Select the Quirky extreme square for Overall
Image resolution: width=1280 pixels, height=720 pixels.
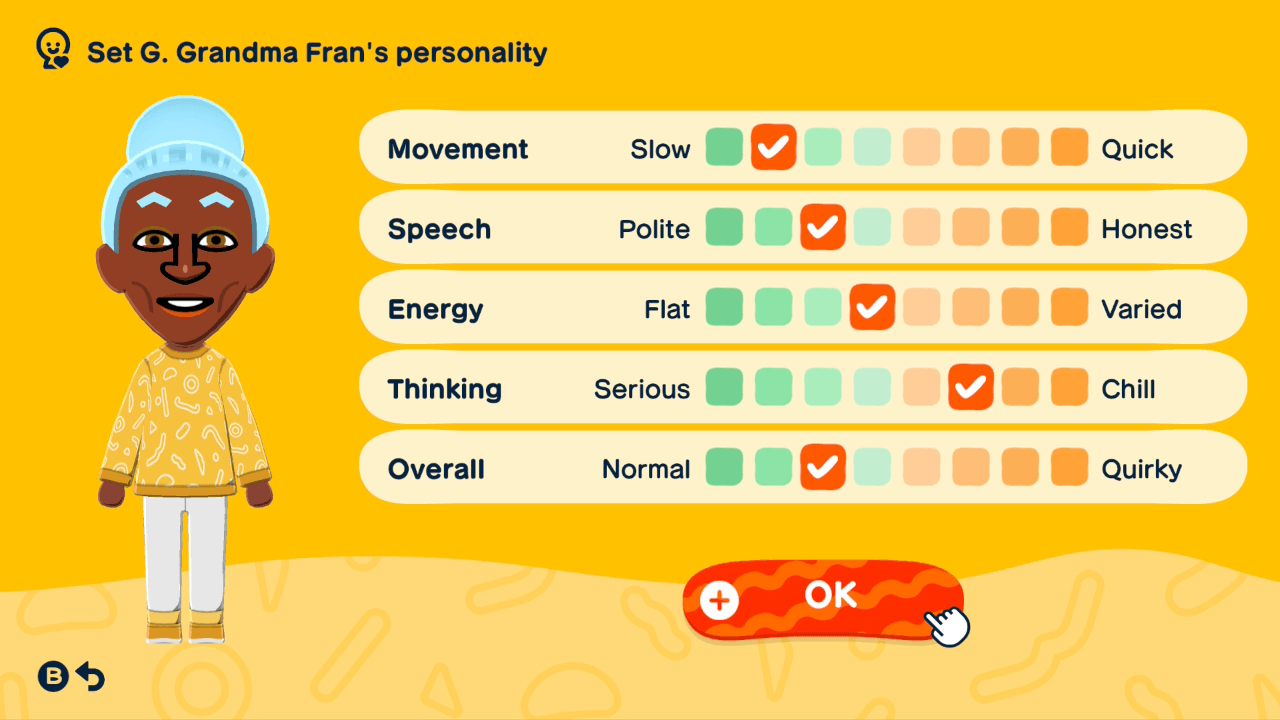tap(1069, 467)
